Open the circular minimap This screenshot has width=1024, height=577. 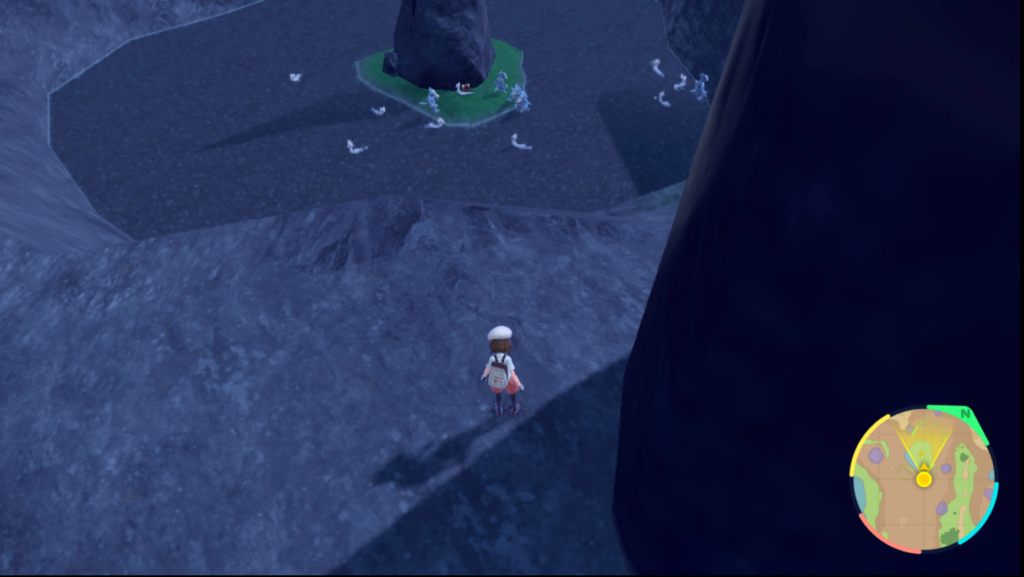[x=923, y=480]
